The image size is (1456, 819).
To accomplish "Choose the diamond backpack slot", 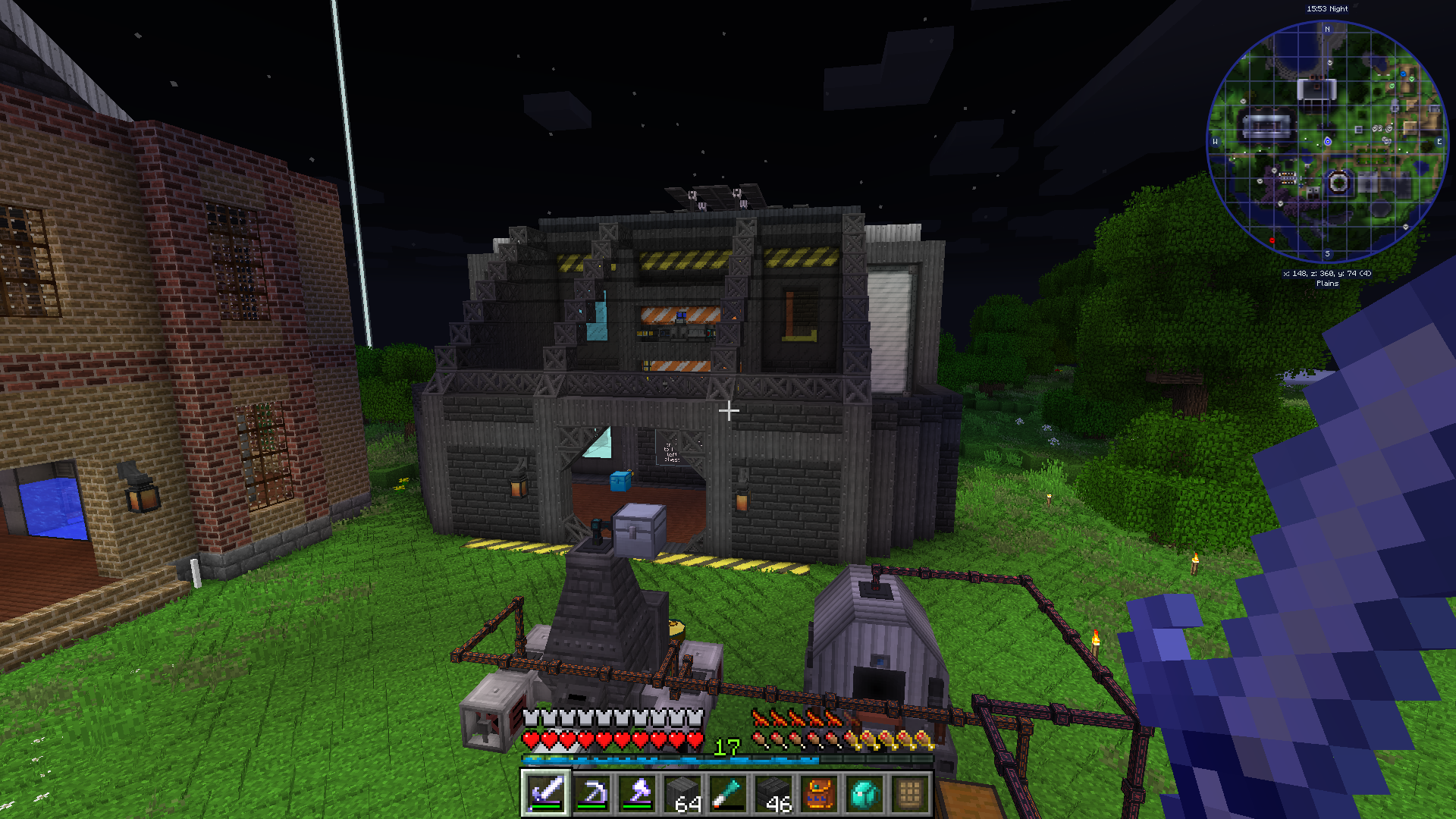I will pos(864,793).
